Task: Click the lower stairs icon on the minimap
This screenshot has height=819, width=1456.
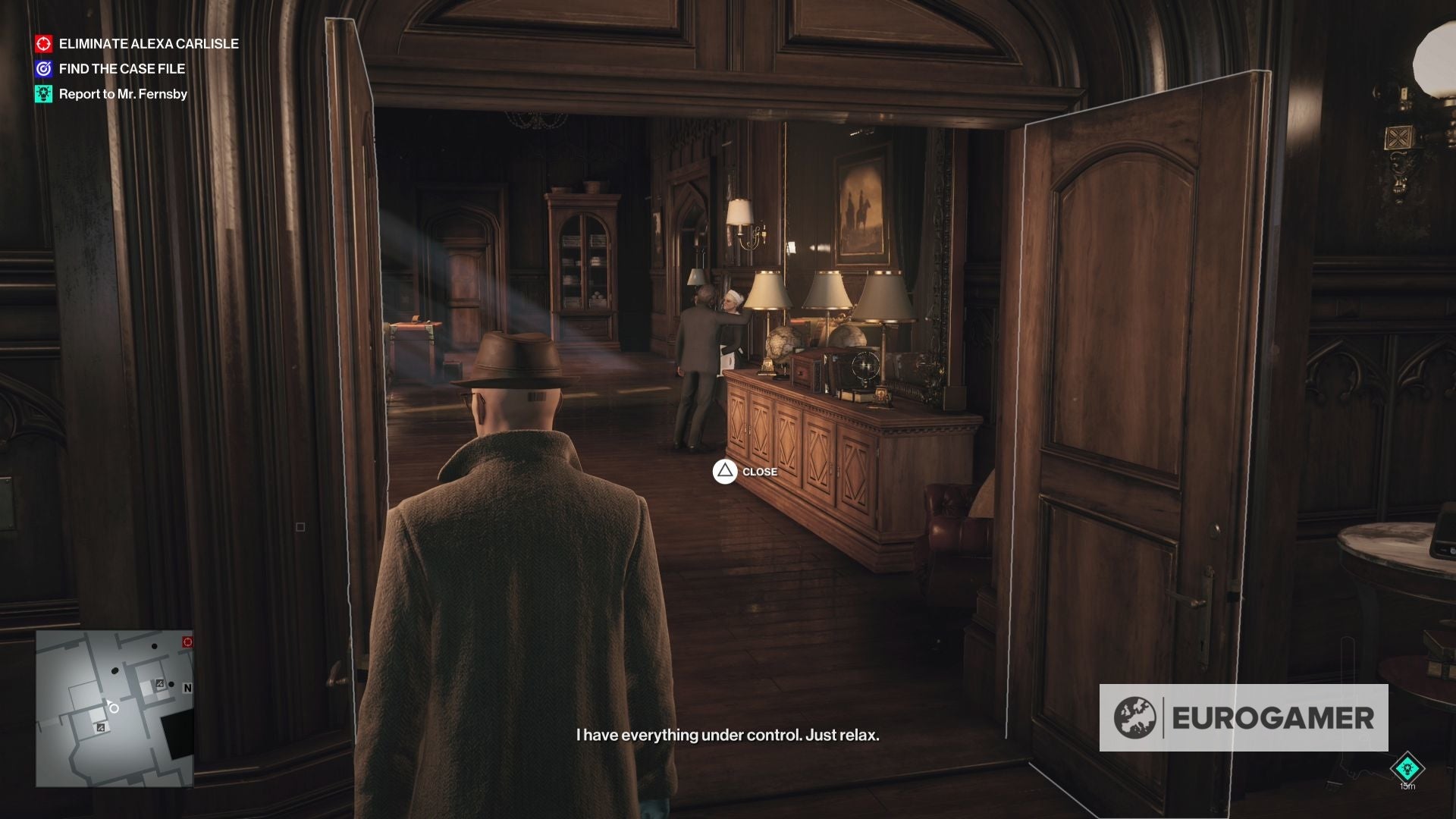Action: click(x=101, y=727)
